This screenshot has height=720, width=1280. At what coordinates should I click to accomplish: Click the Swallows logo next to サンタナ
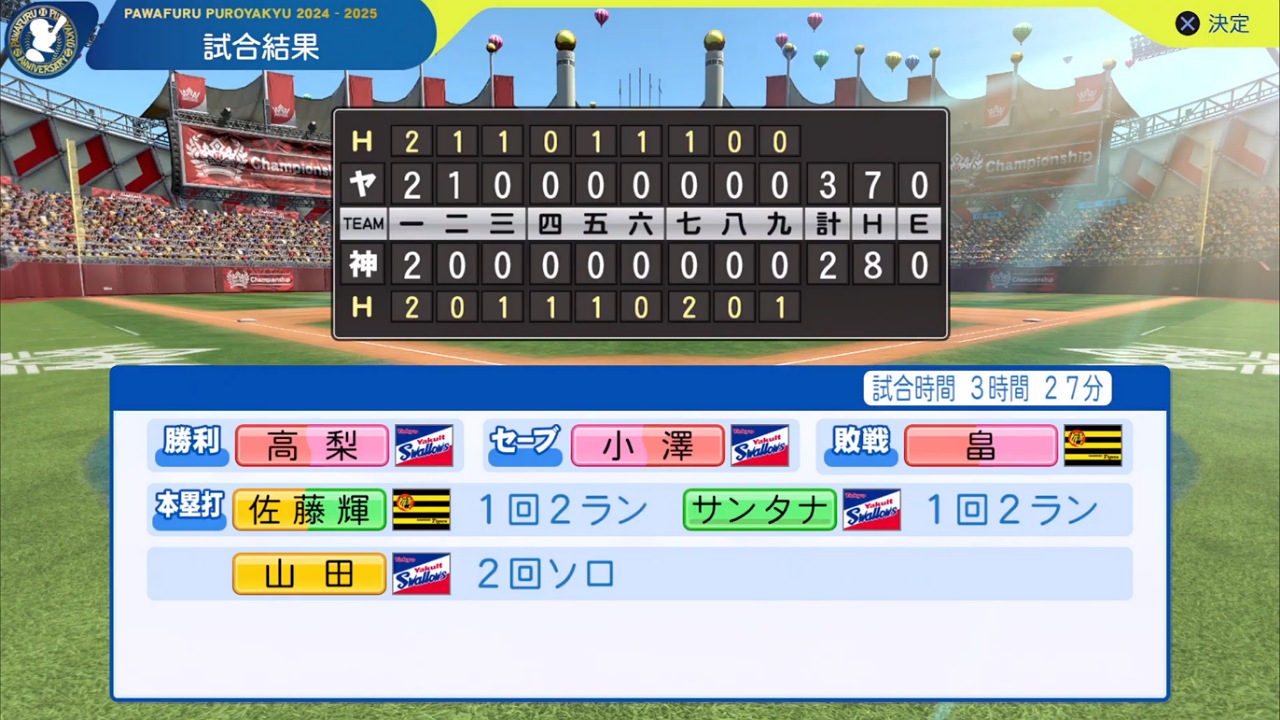pos(871,509)
